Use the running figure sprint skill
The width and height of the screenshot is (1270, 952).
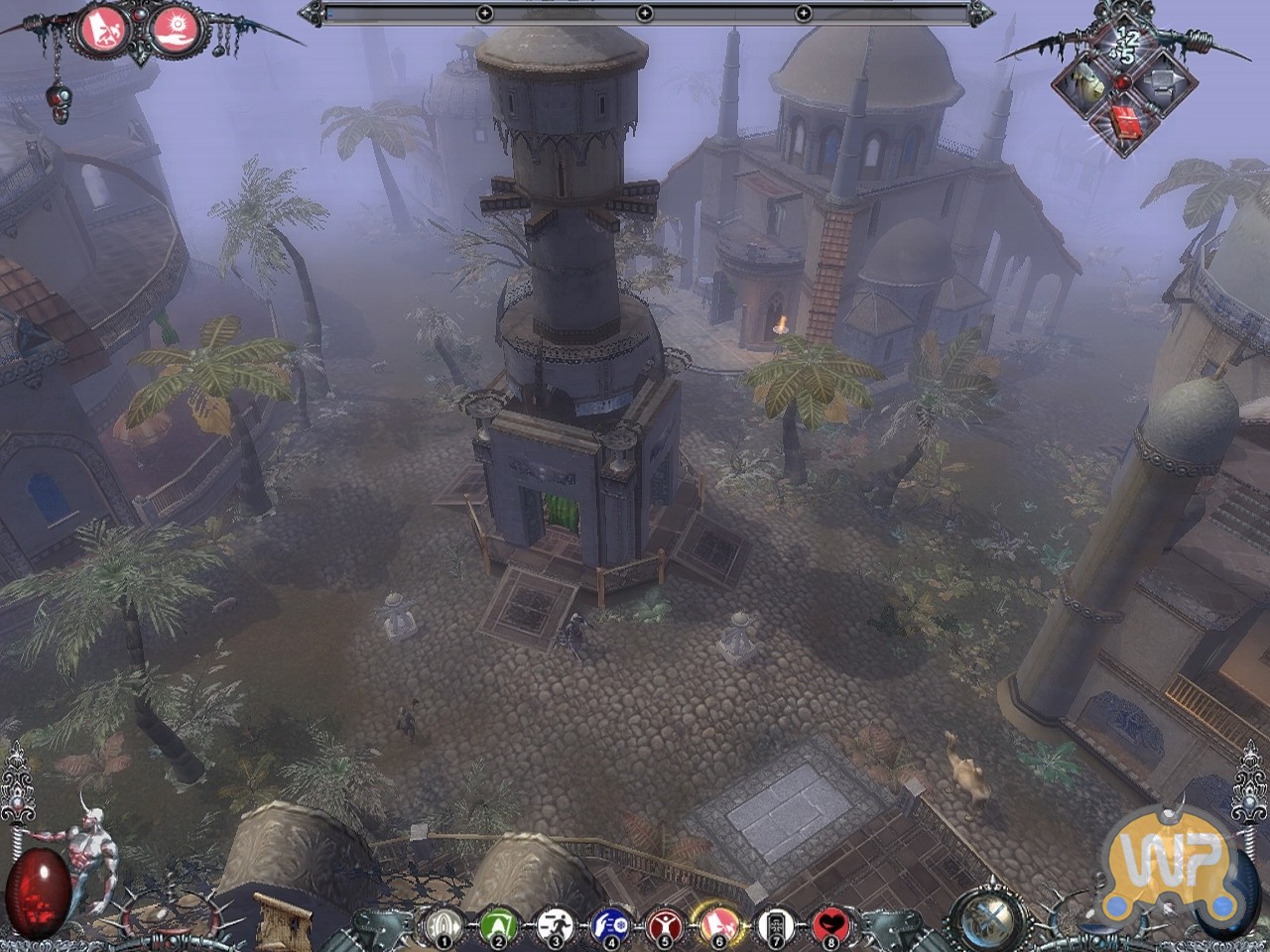pos(555,926)
